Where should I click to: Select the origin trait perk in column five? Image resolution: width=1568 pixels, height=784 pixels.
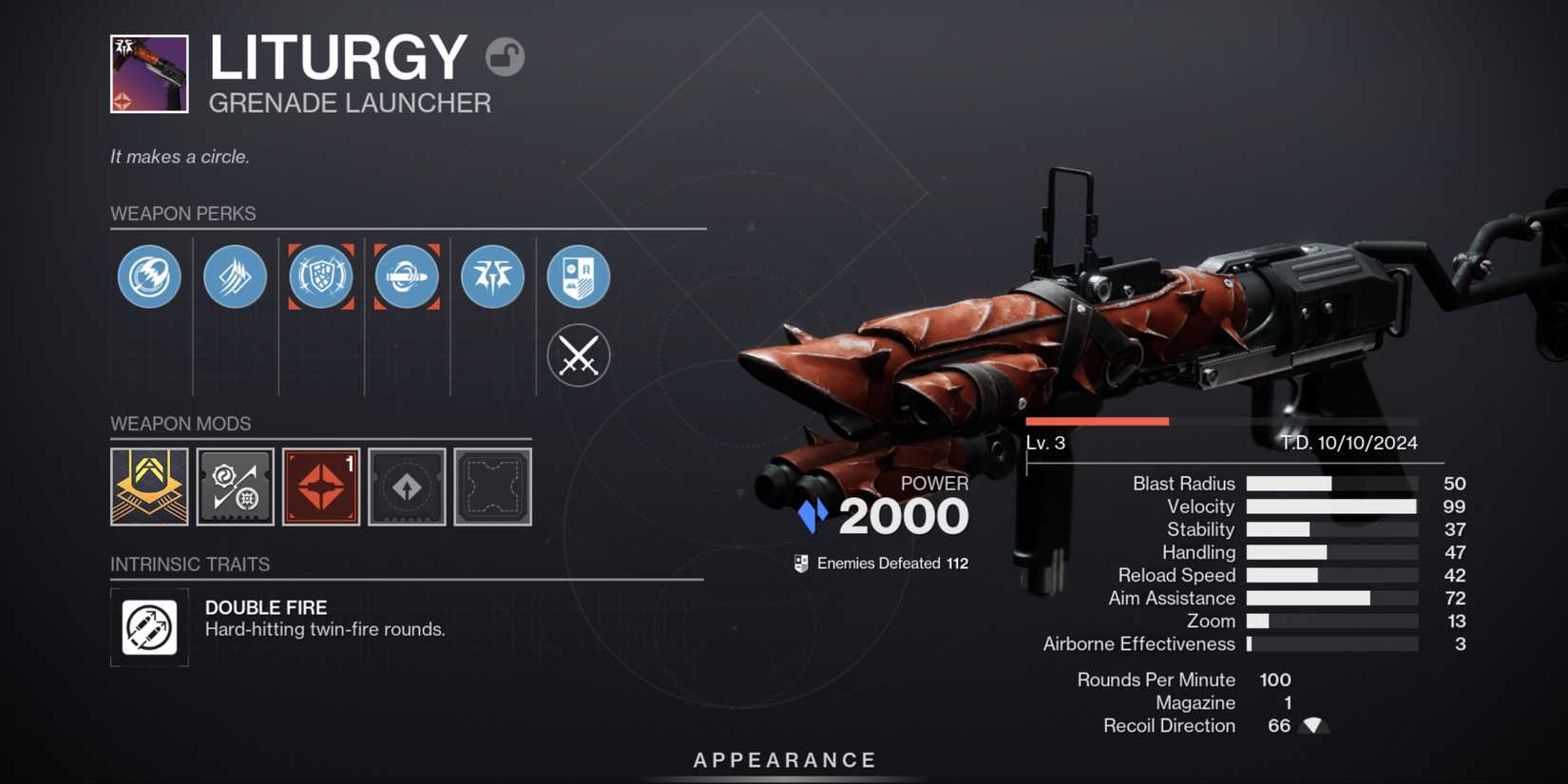tap(492, 277)
